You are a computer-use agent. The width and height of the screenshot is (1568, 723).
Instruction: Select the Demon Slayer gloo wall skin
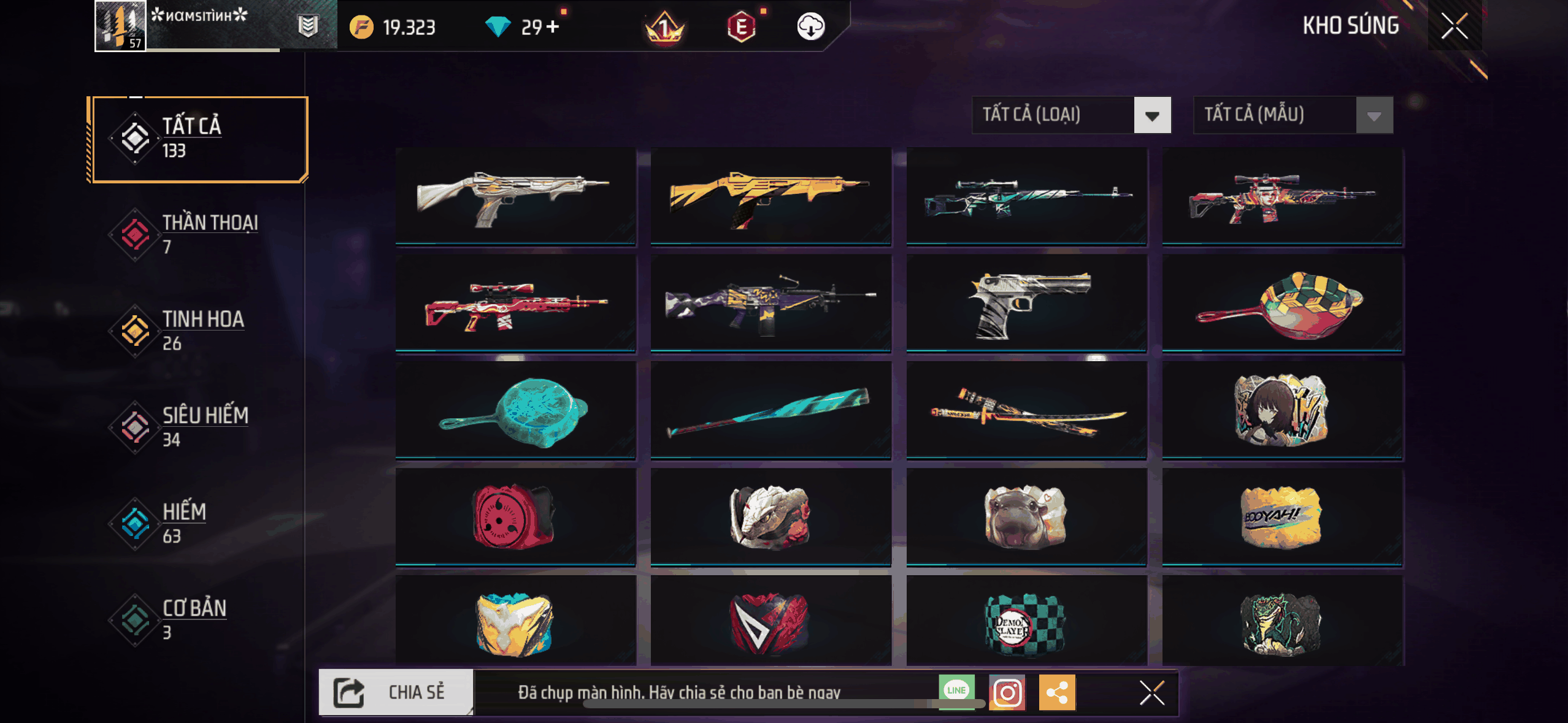(1026, 622)
